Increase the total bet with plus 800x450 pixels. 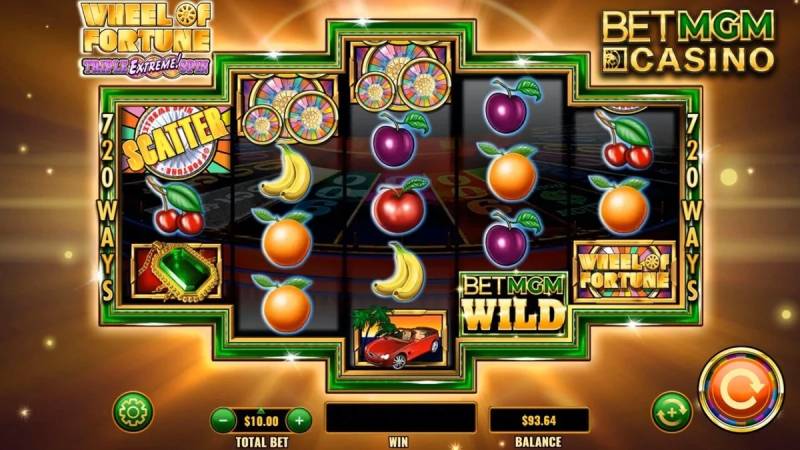coord(299,420)
